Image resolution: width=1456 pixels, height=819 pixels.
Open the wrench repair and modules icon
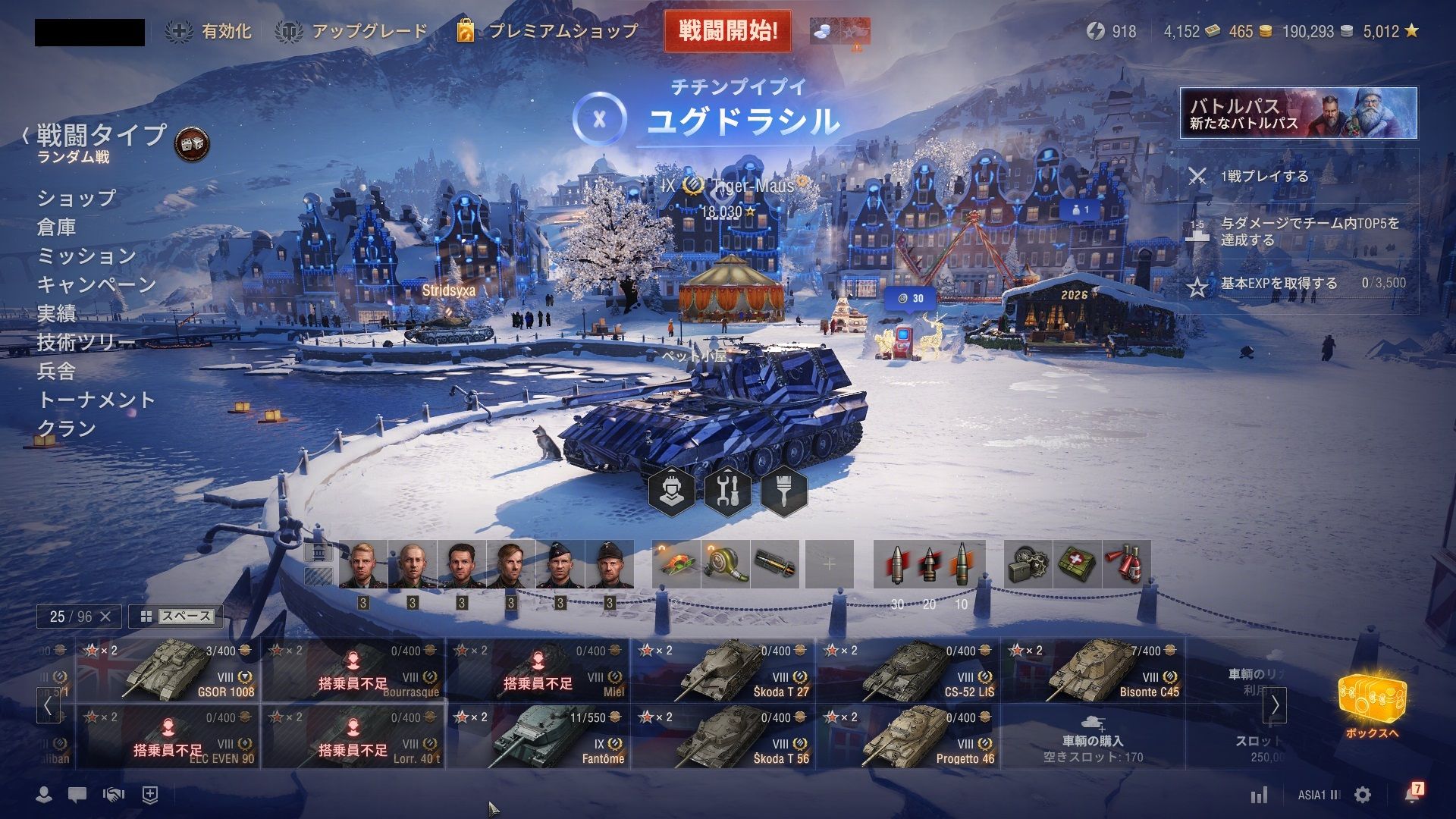[728, 491]
